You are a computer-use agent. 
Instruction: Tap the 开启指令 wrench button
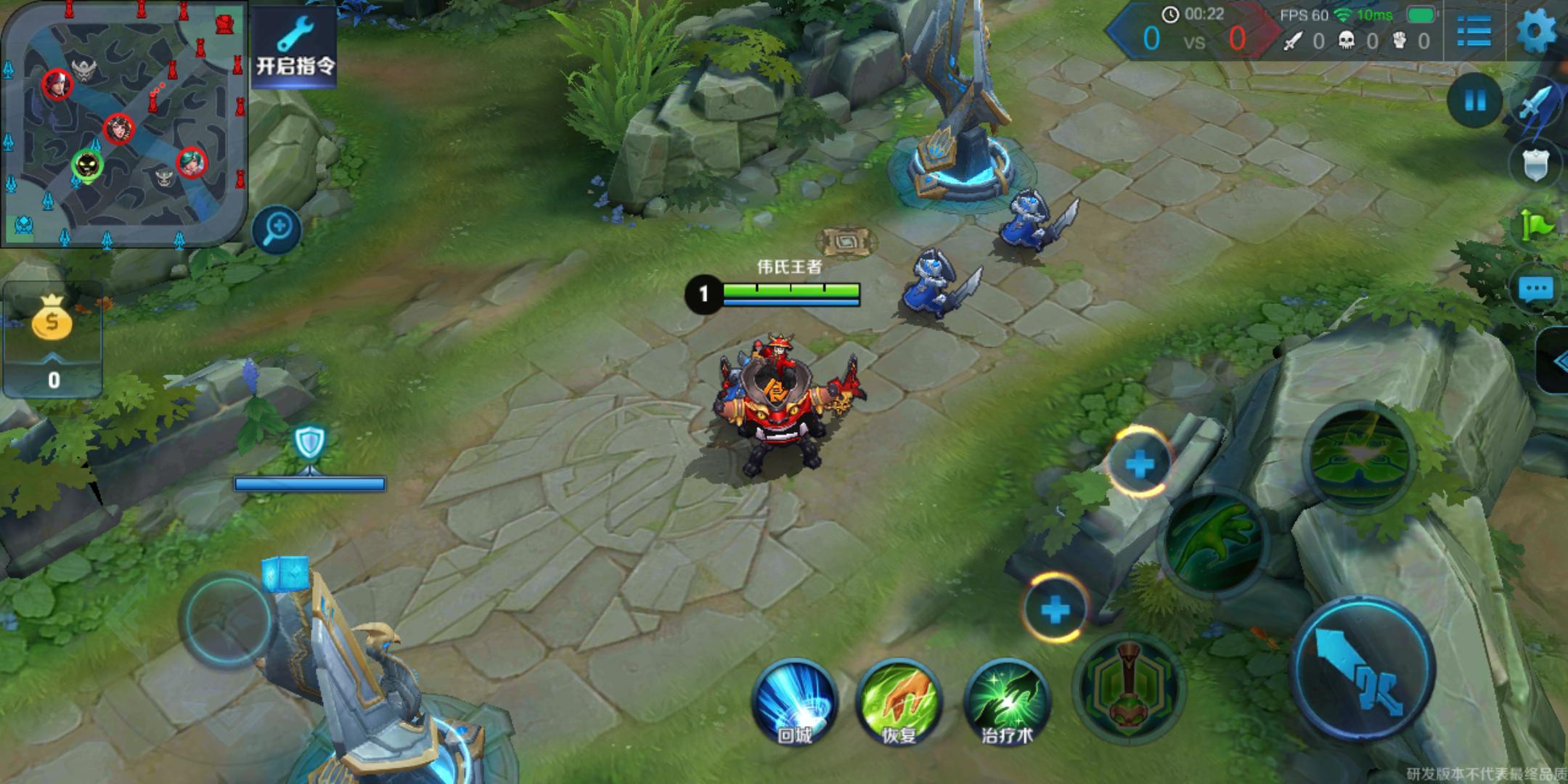tap(295, 47)
